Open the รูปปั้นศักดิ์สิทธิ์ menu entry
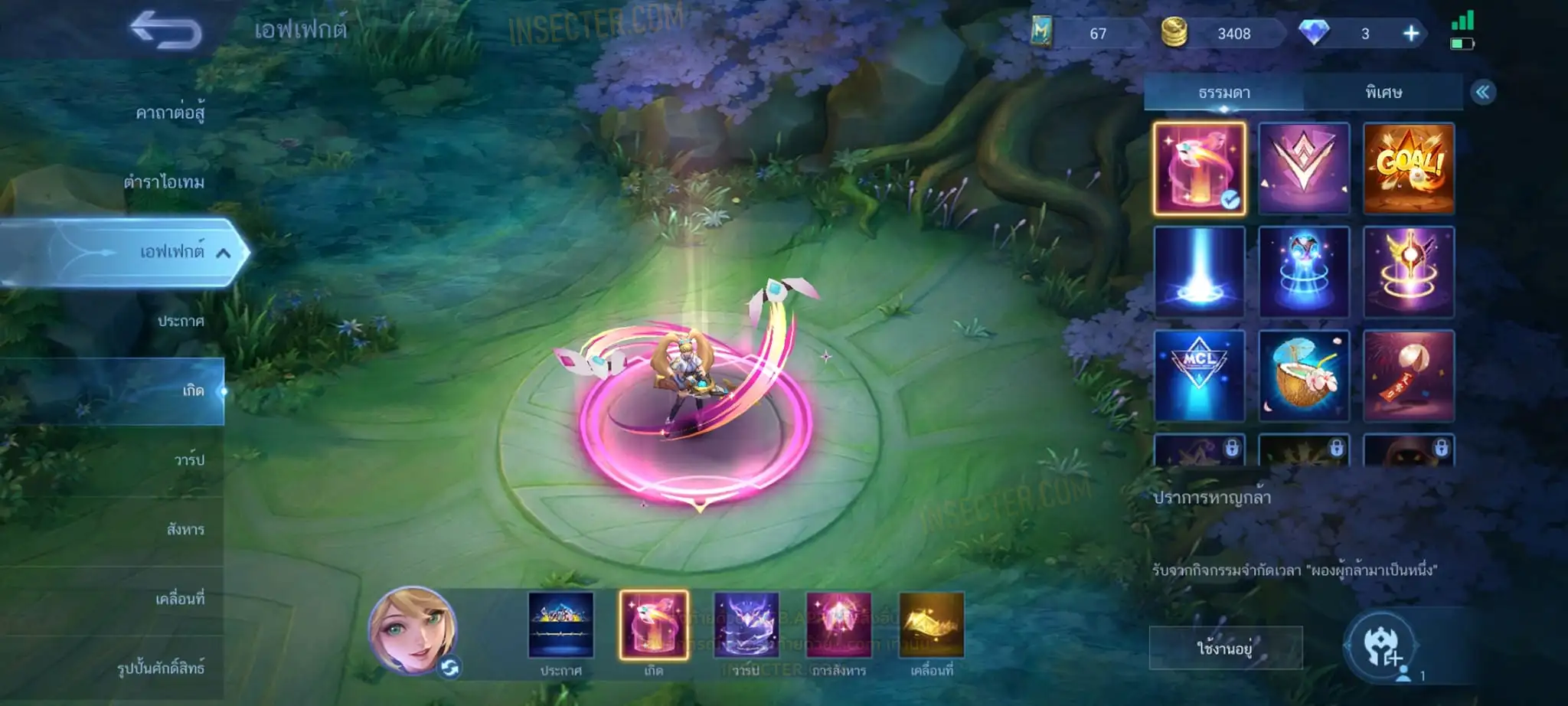Screen dimensions: 1568x706 pos(161,668)
